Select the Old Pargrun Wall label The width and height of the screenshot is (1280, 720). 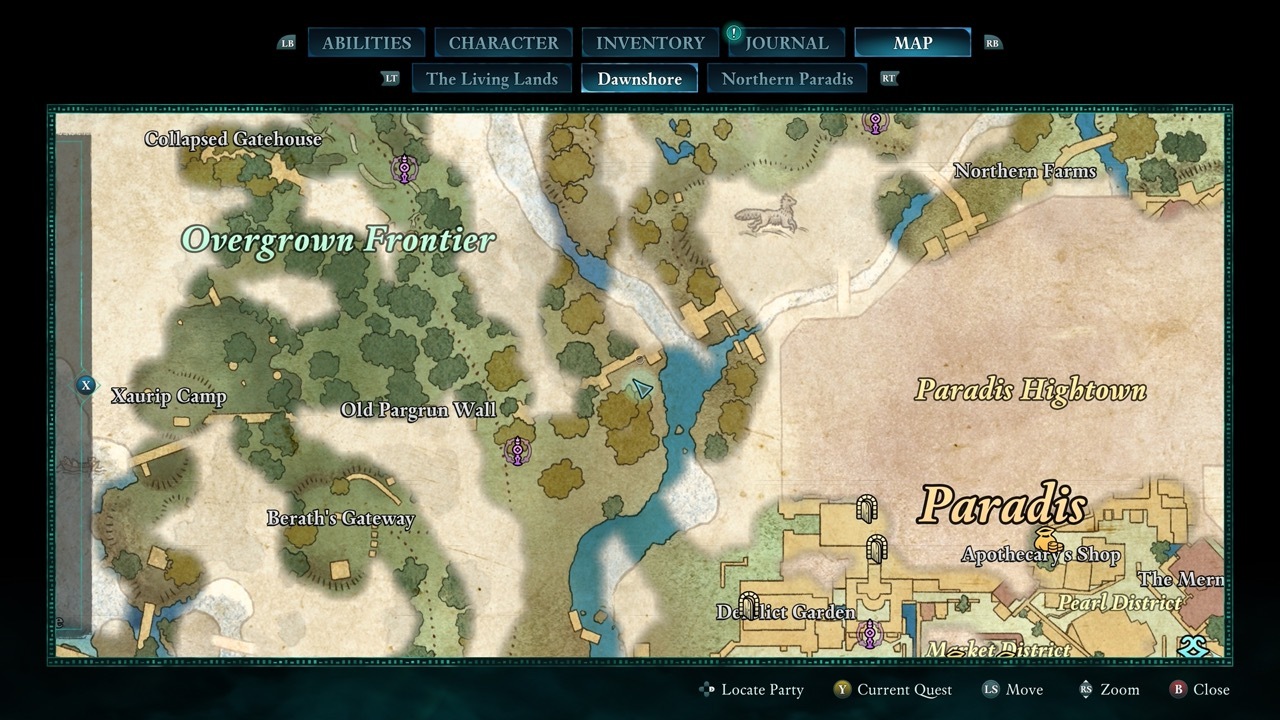[x=418, y=410]
